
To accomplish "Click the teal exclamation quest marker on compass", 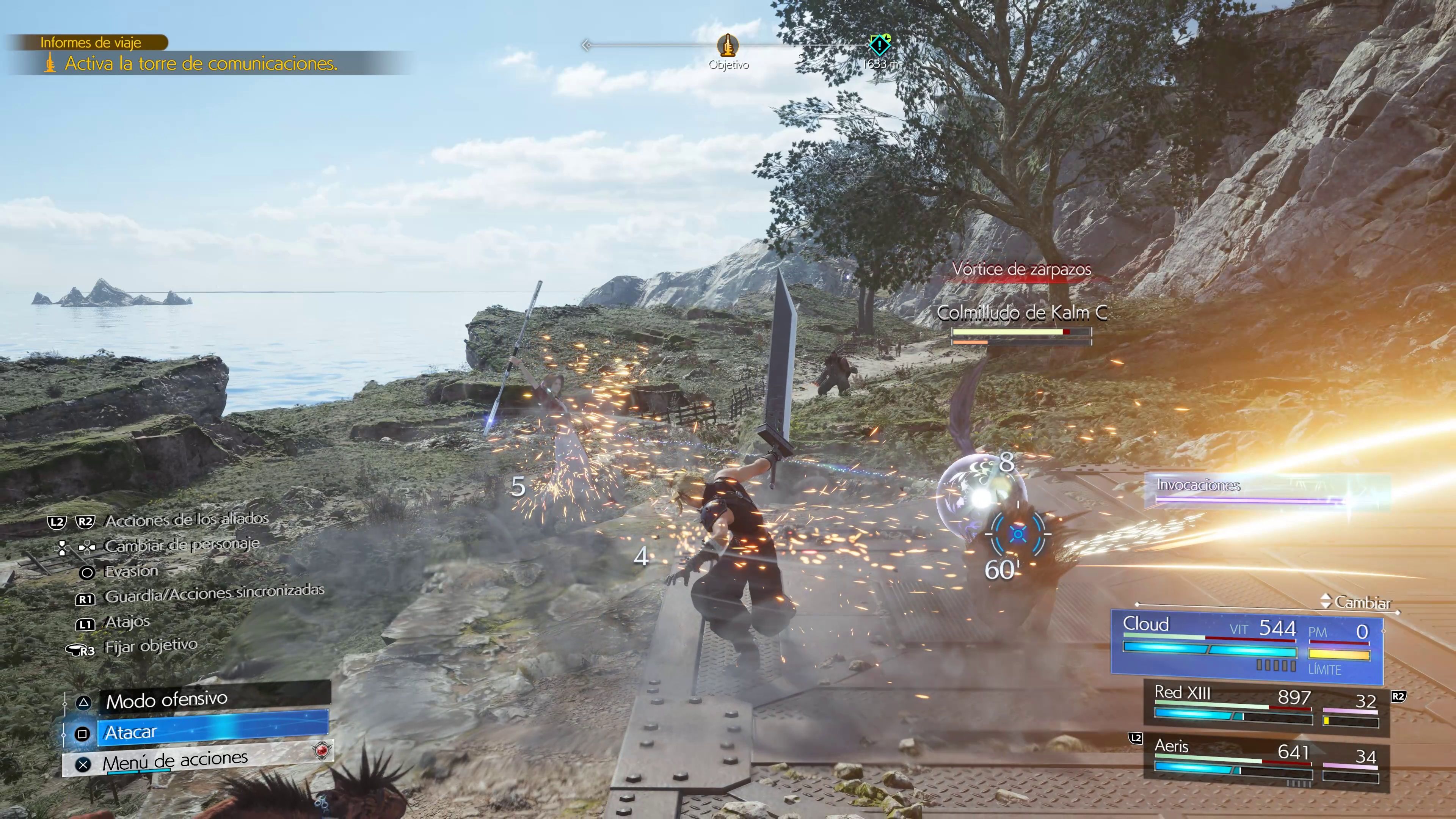I will (x=880, y=45).
